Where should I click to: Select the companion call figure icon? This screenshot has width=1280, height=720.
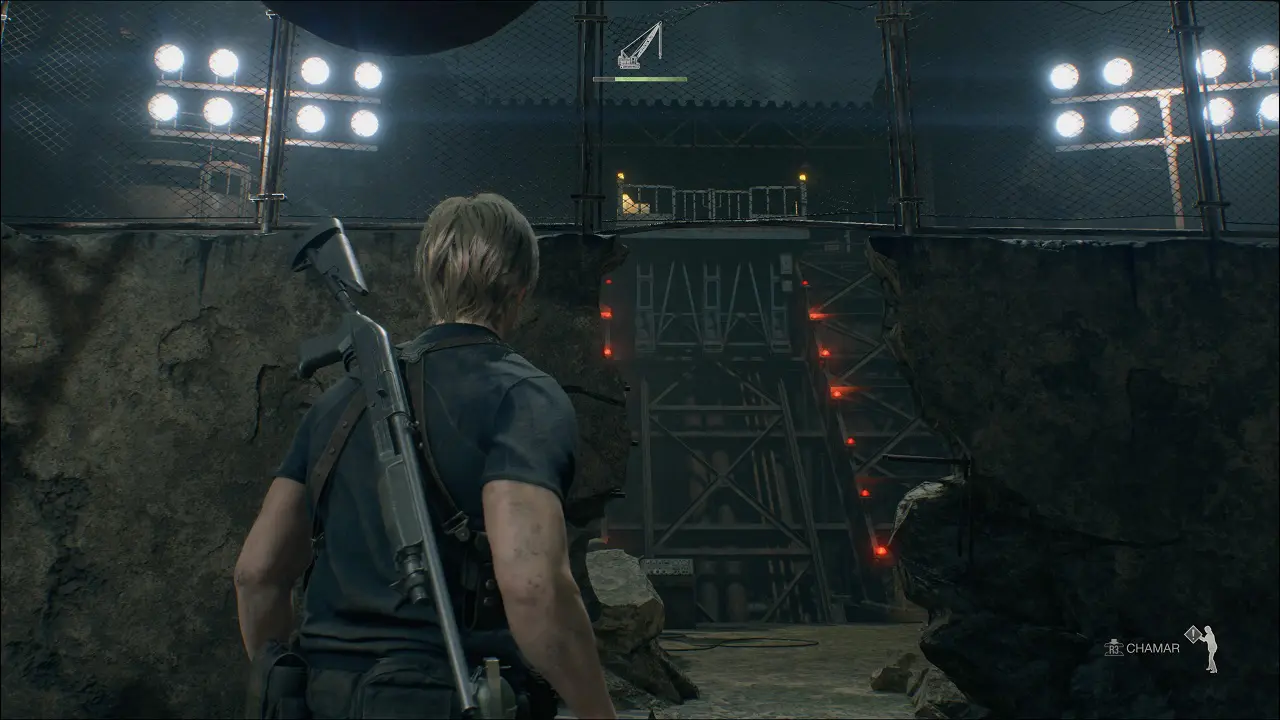tap(1208, 649)
